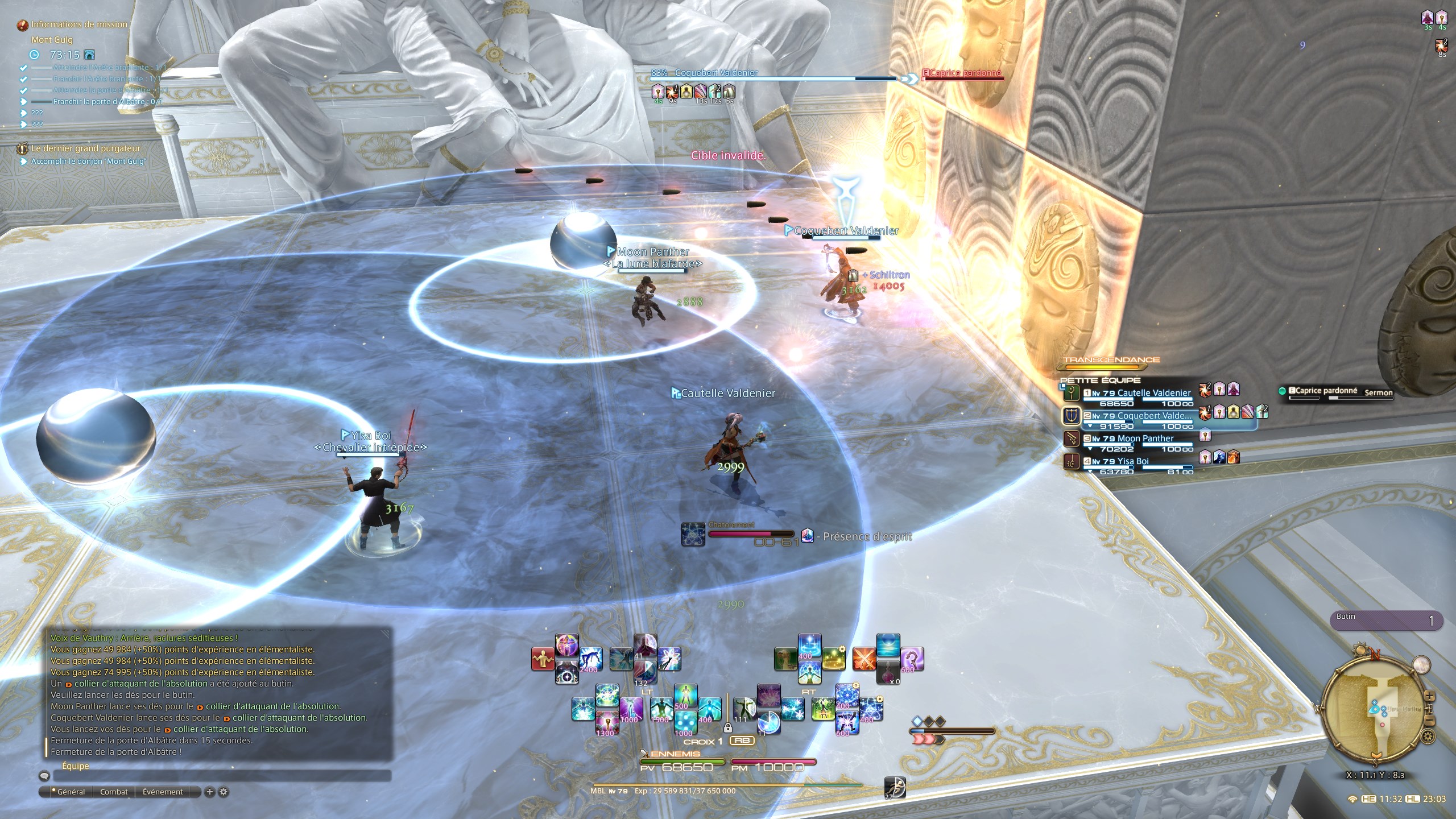Activate the crossed orange swords hotbar action

863,659
